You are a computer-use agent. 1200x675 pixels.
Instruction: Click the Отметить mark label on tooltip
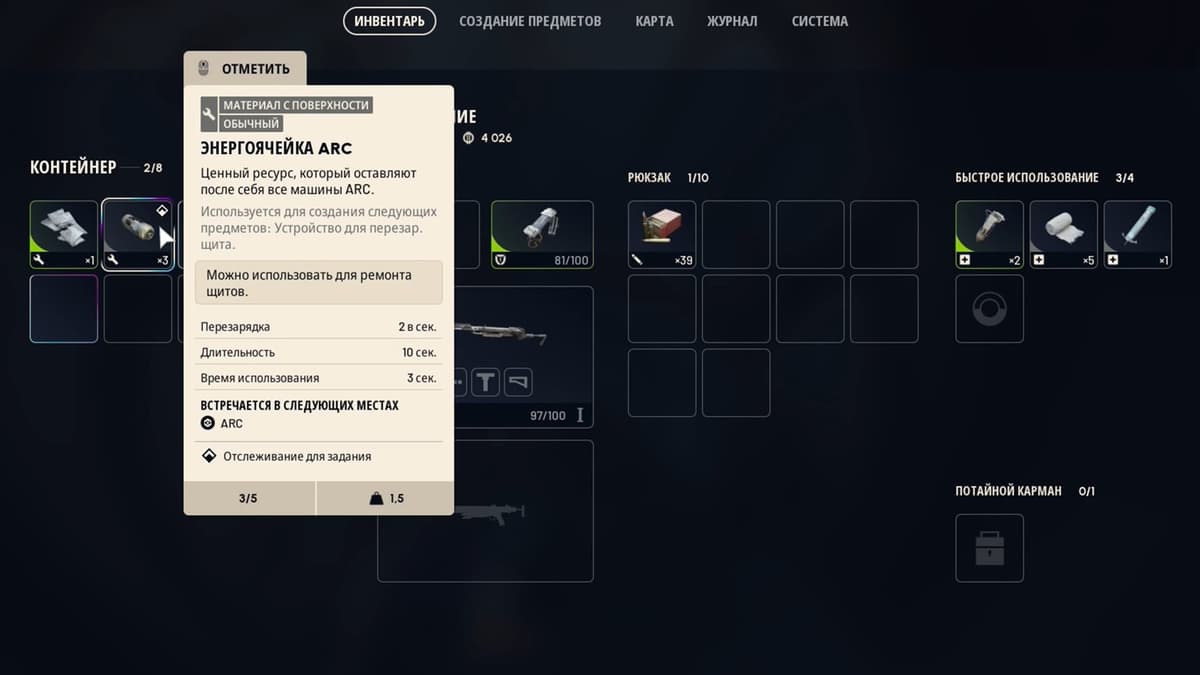pyautogui.click(x=245, y=69)
